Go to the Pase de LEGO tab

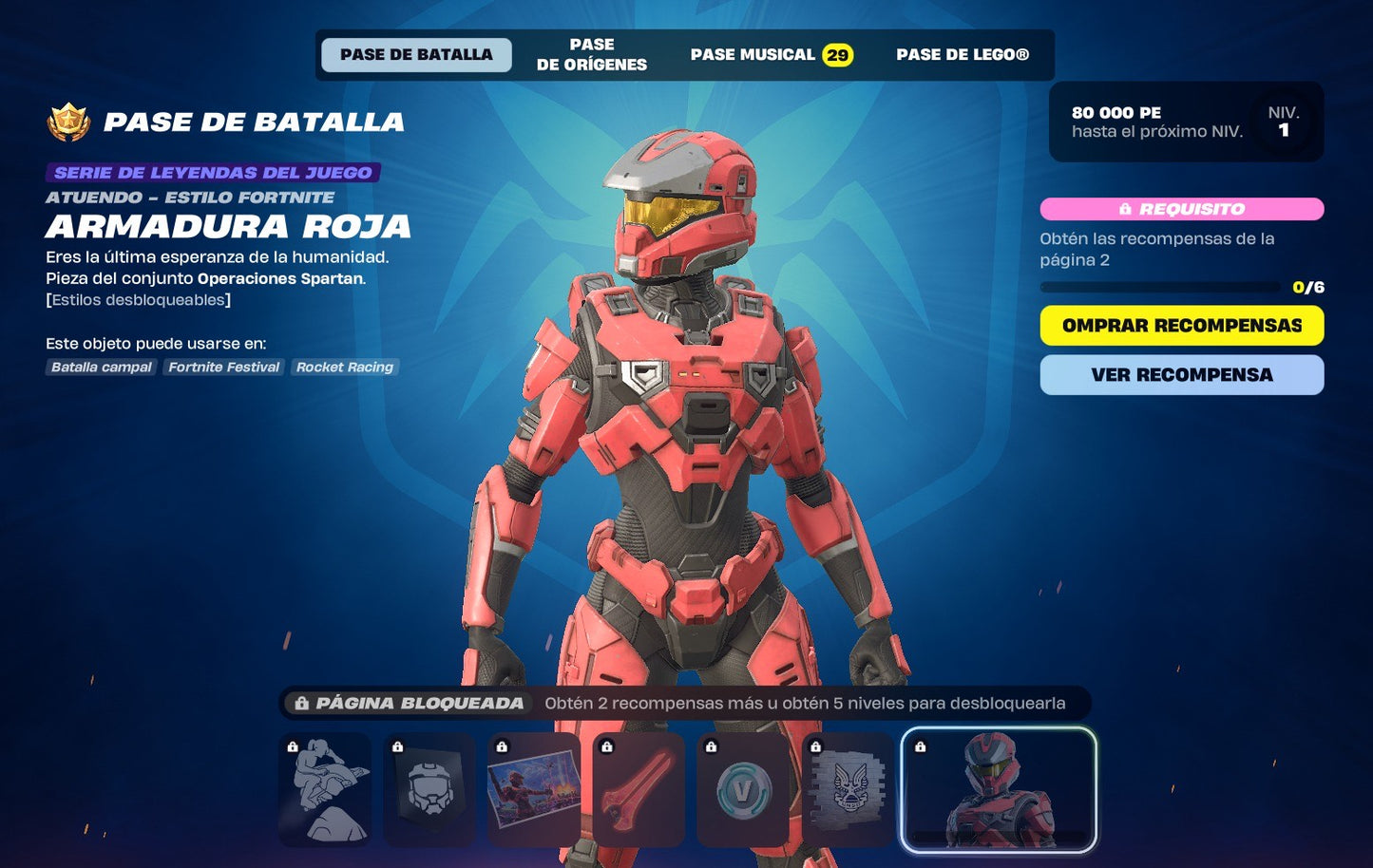[x=962, y=55]
